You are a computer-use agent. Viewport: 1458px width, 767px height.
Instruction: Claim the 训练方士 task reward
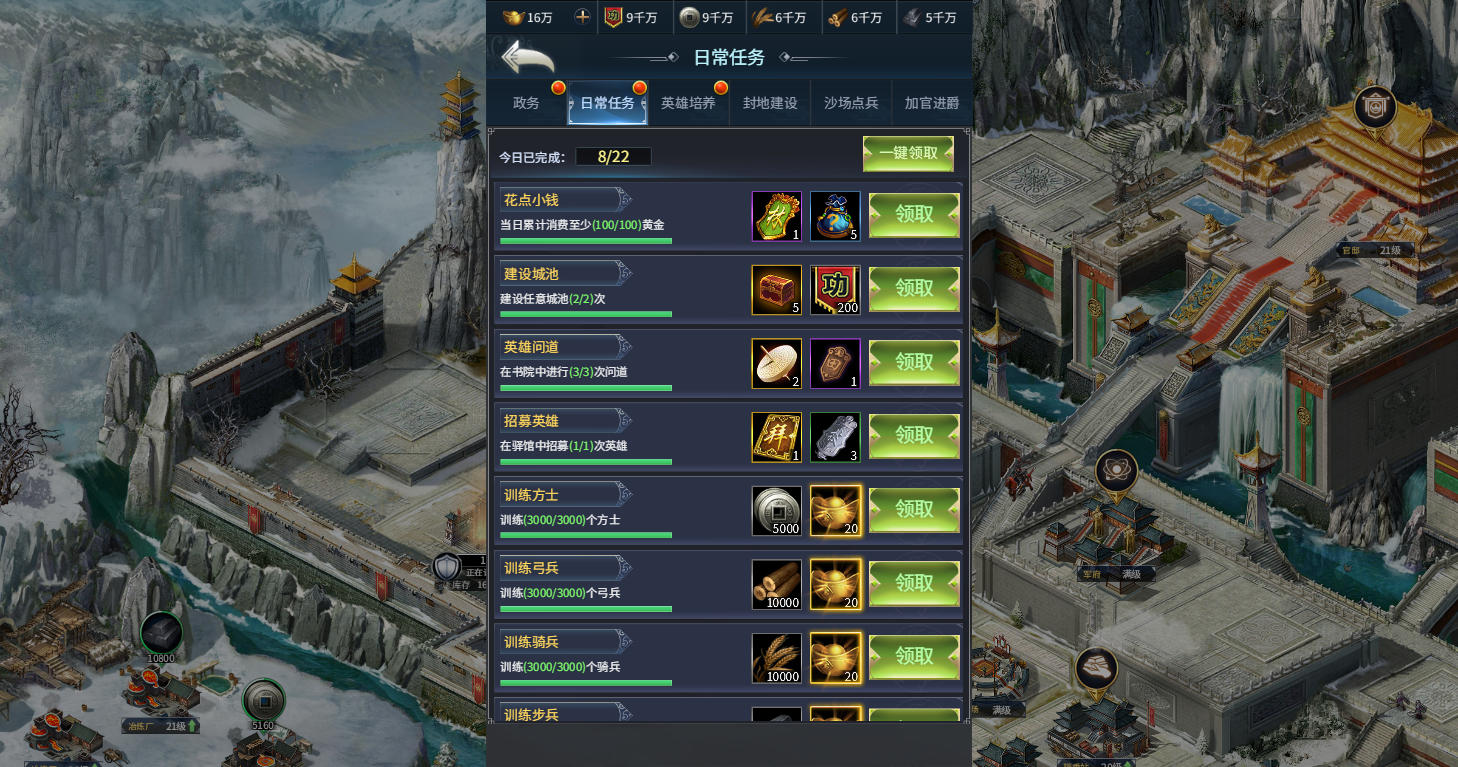click(914, 510)
